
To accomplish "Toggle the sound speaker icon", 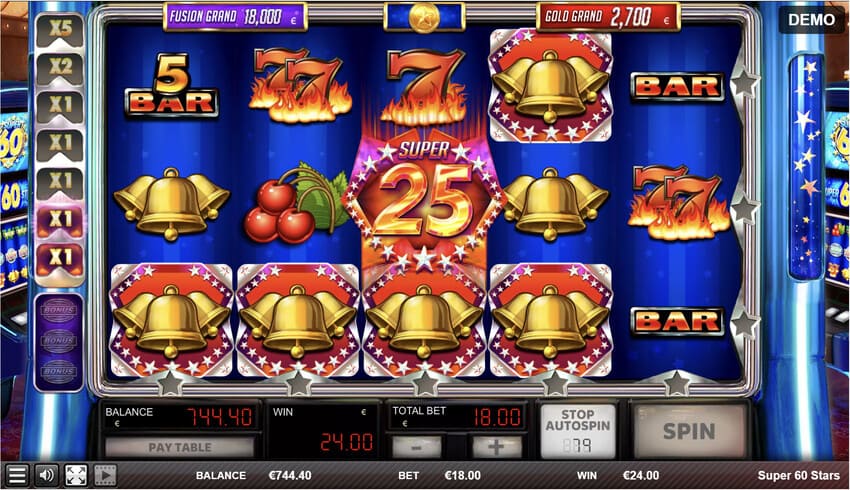I will (46, 475).
